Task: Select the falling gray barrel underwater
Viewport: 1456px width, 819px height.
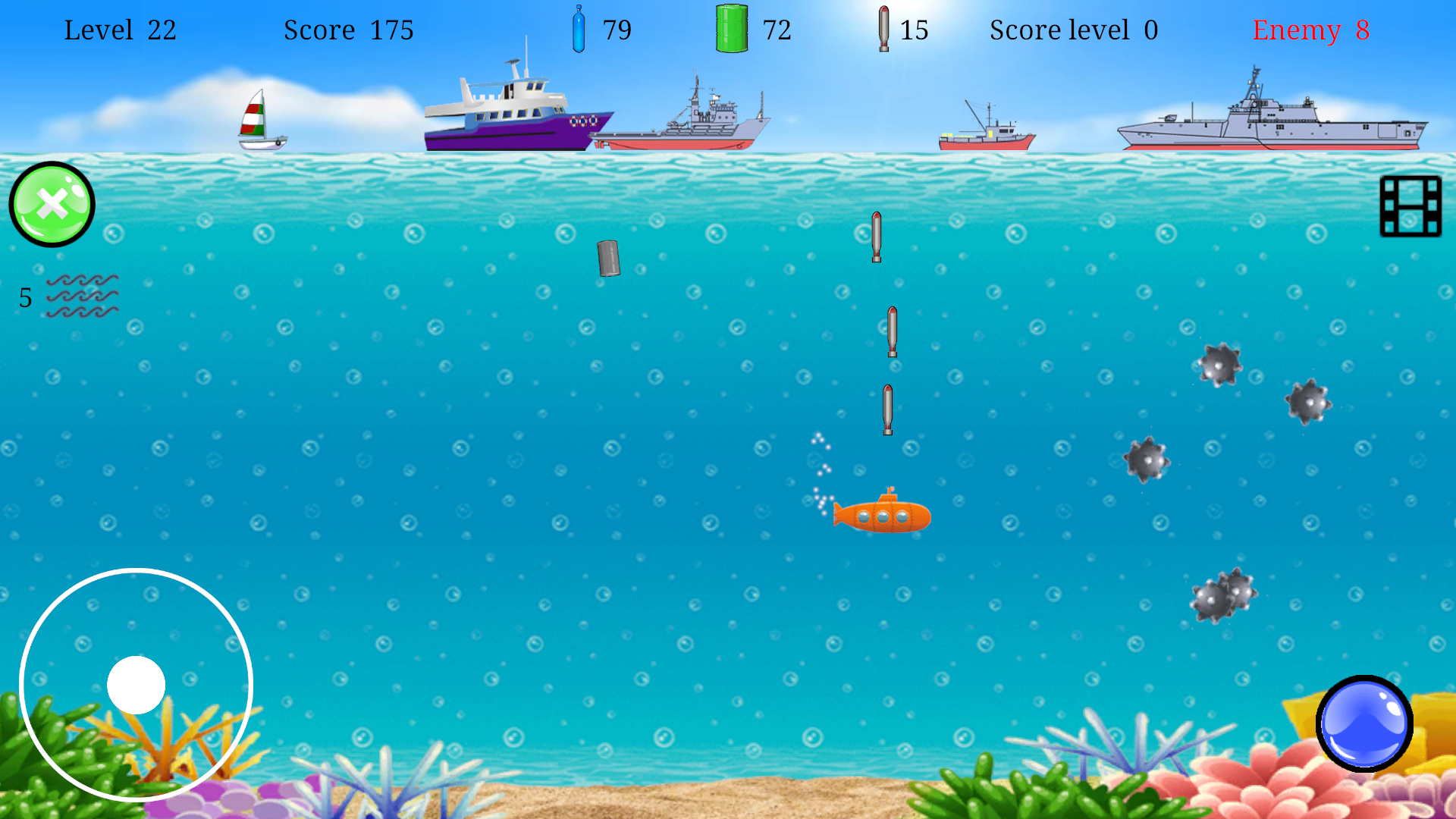Action: point(607,258)
